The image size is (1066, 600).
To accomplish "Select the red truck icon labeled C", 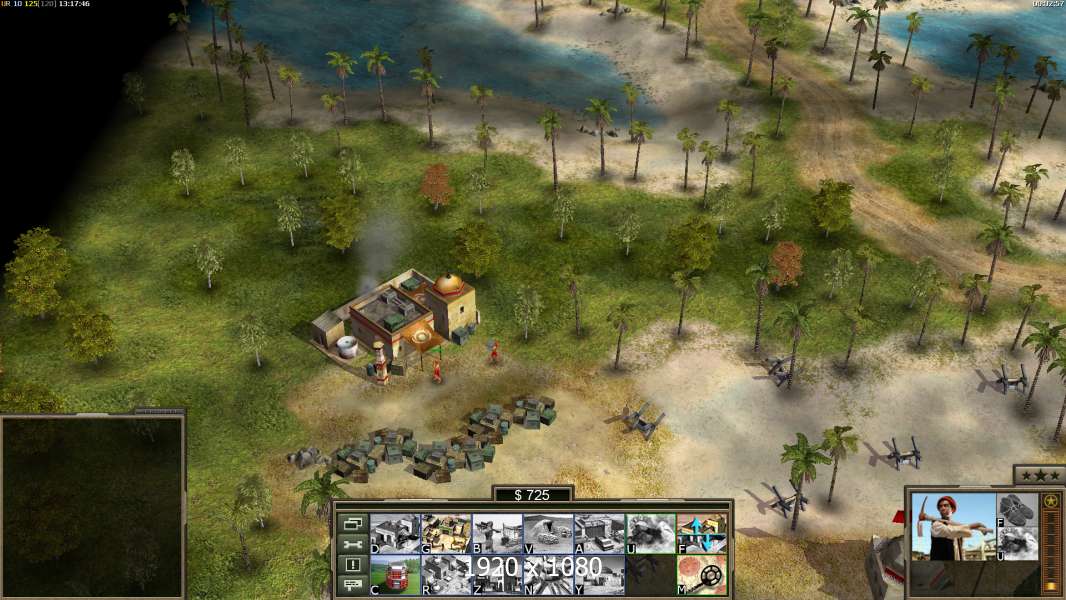I will tap(395, 575).
